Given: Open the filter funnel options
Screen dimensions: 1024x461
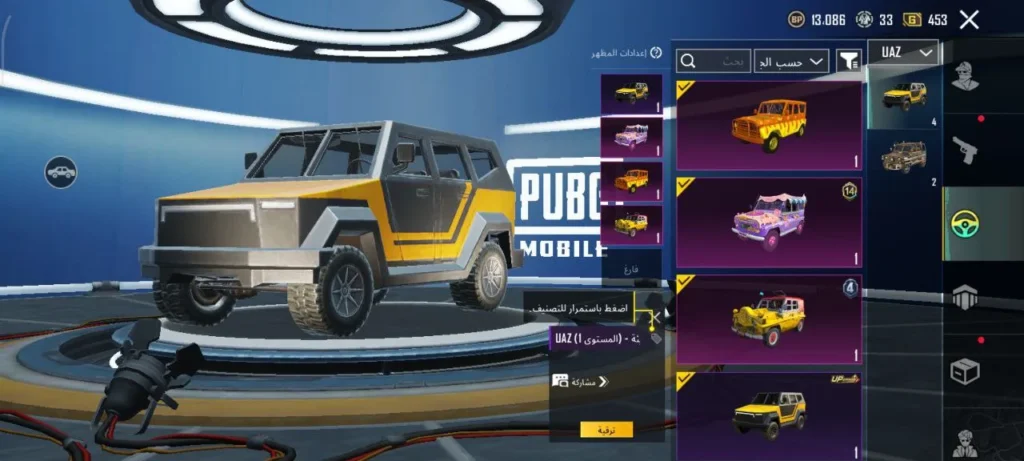Looking at the screenshot, I should tap(848, 62).
